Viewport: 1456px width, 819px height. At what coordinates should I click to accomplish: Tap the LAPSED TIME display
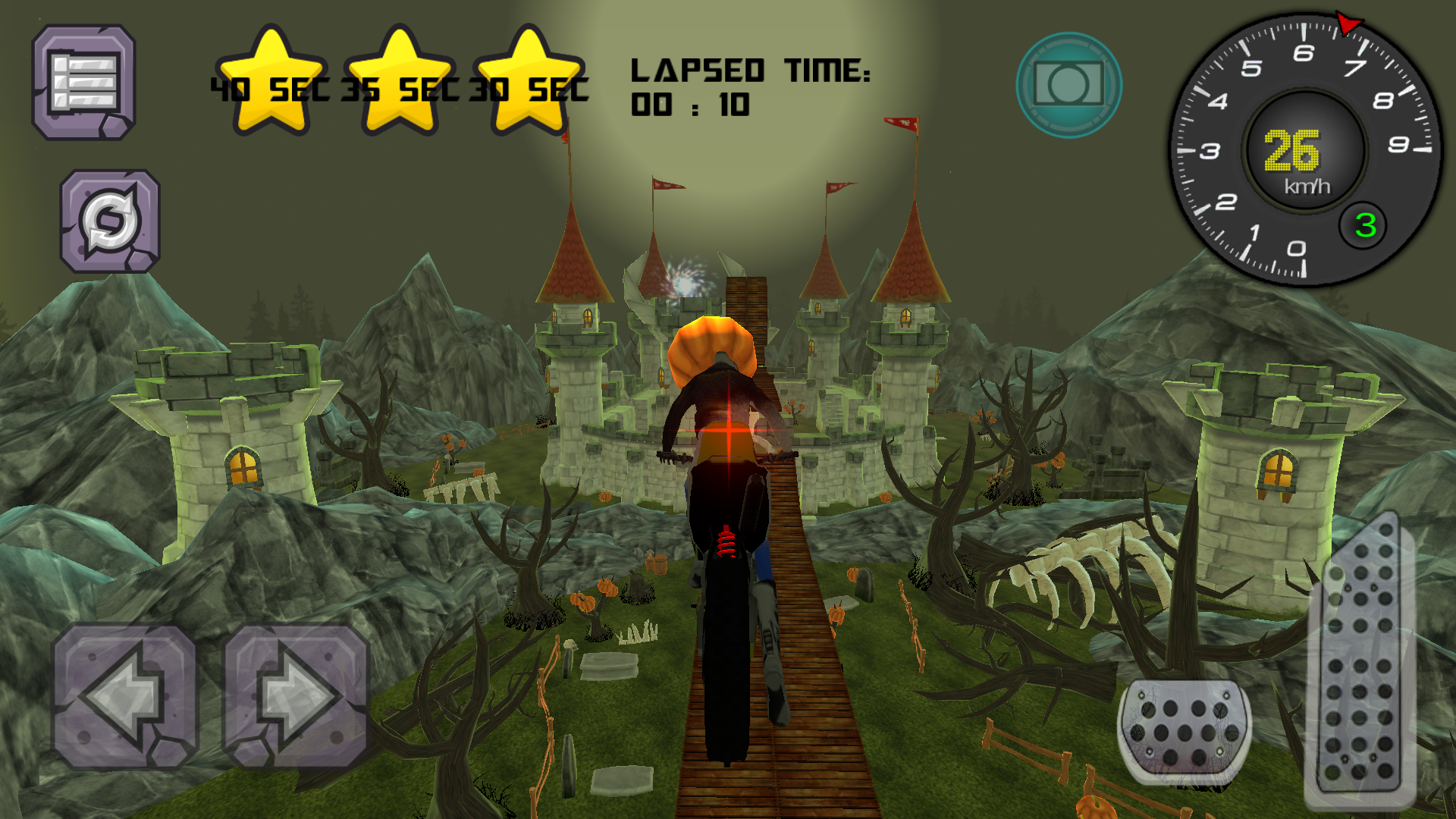[x=751, y=72]
